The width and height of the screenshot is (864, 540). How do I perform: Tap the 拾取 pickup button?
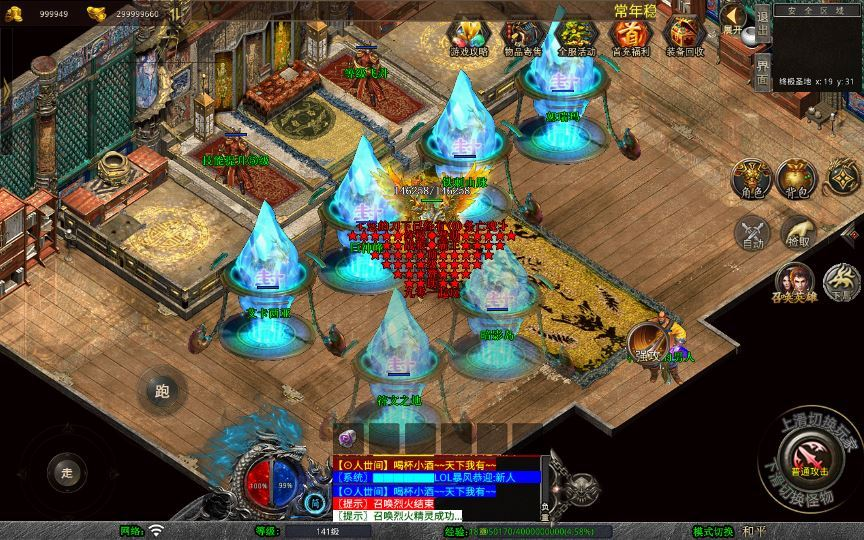click(797, 233)
